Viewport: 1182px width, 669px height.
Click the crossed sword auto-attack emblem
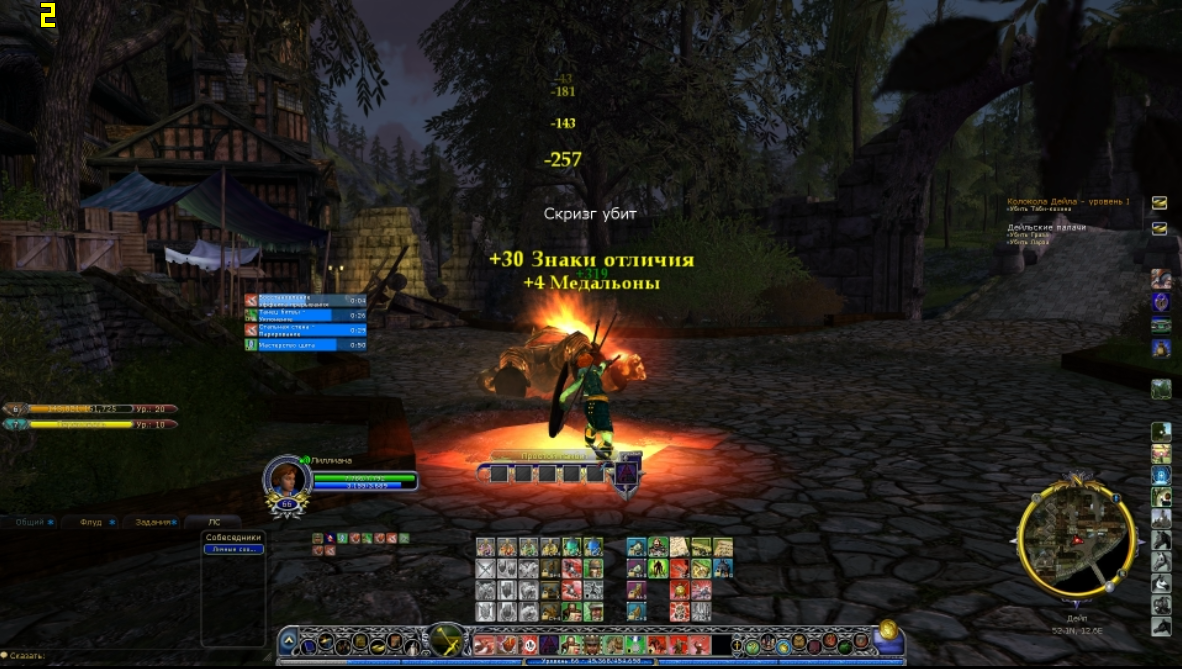[x=445, y=639]
